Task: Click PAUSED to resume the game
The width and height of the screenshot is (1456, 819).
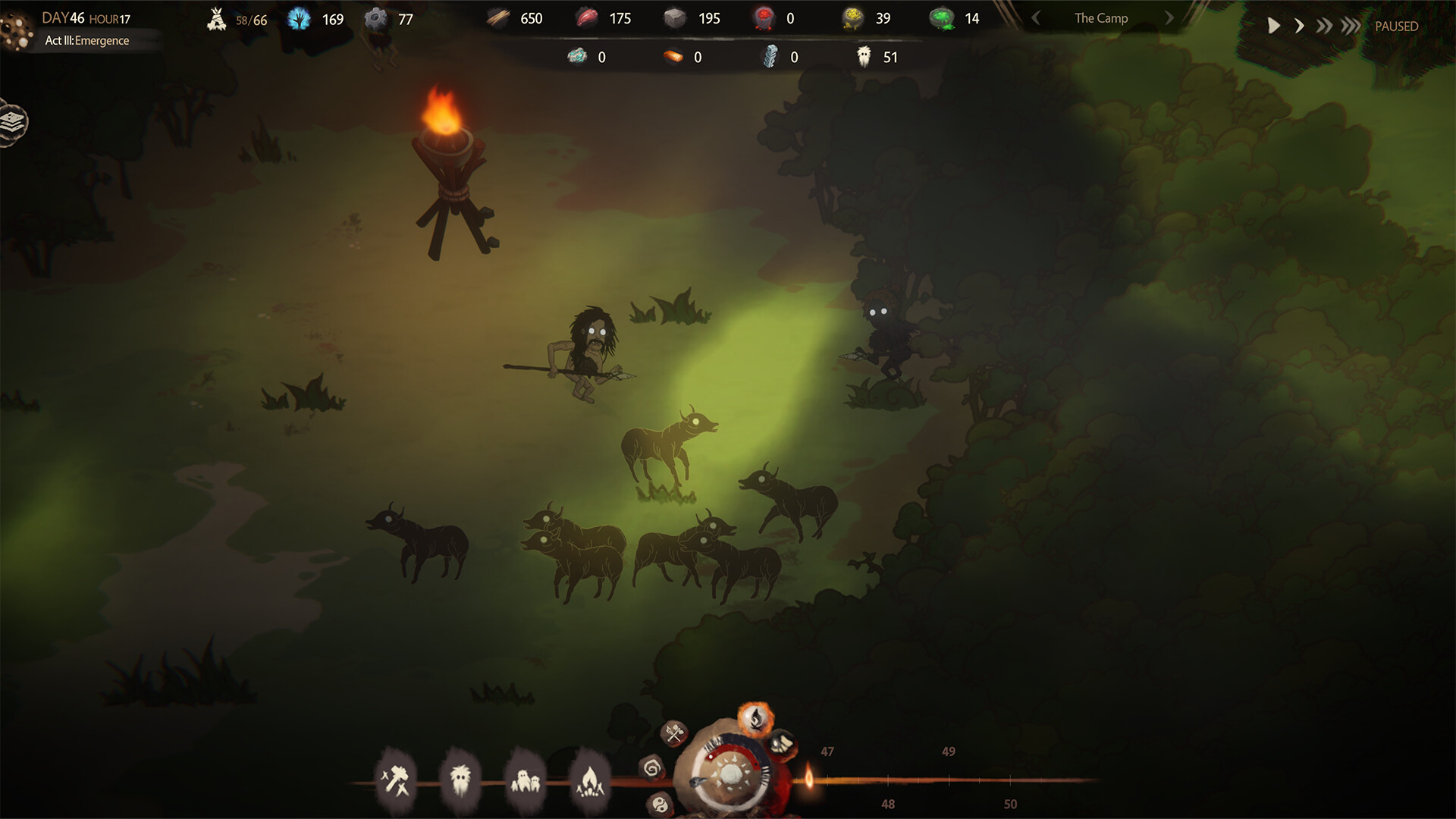Action: click(1396, 25)
